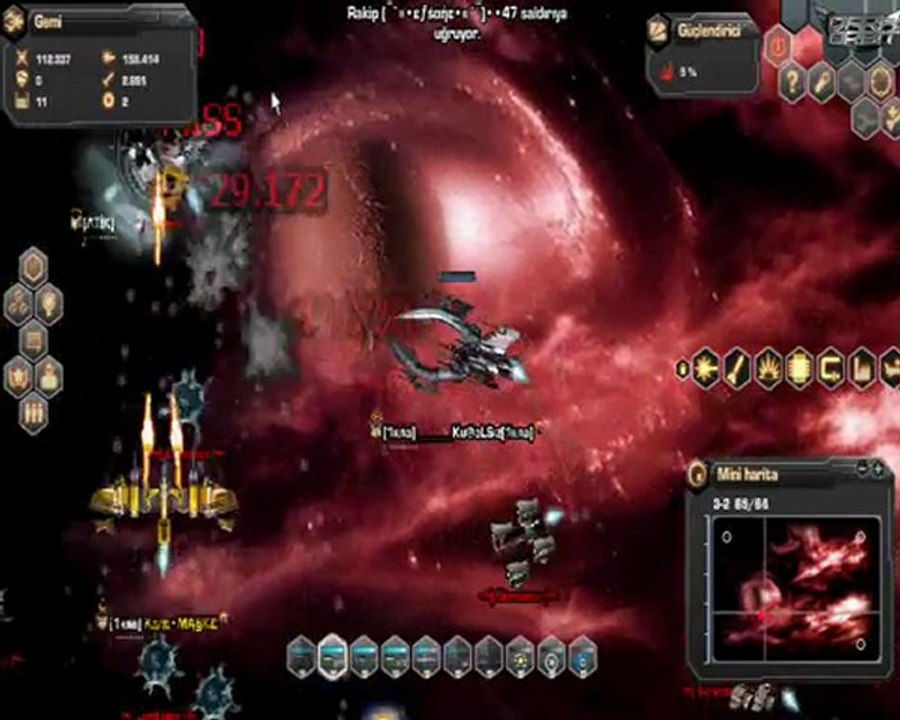
Task: Open the topmost hexagon in left menu
Action: [x=33, y=268]
